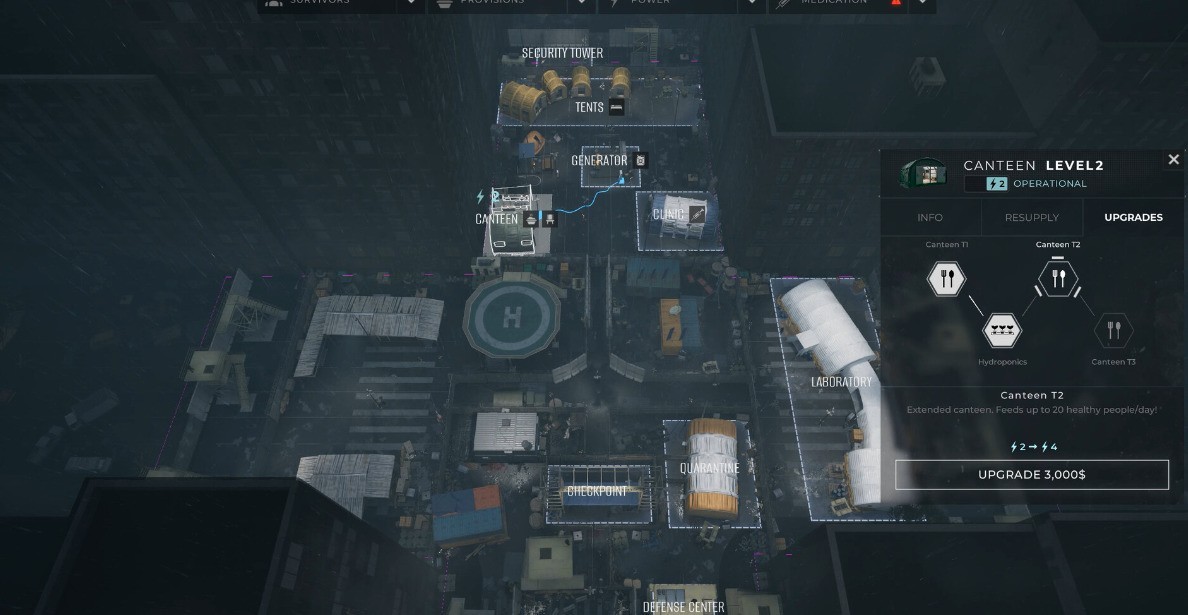Screen dimensions: 1188x615
Task: Select the Defense Center label
Action: (x=685, y=606)
